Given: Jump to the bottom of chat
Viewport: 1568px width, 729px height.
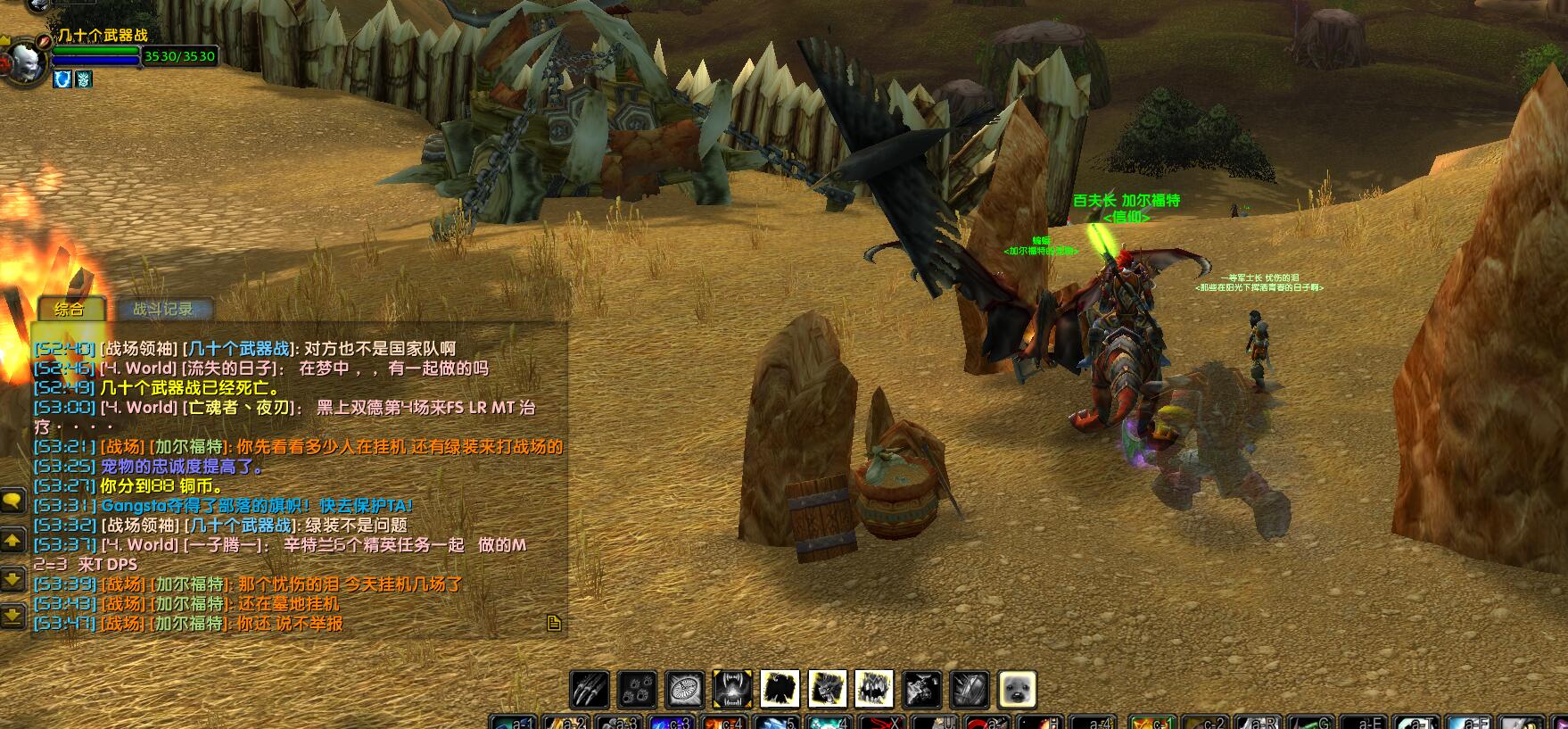Looking at the screenshot, I should [x=12, y=615].
